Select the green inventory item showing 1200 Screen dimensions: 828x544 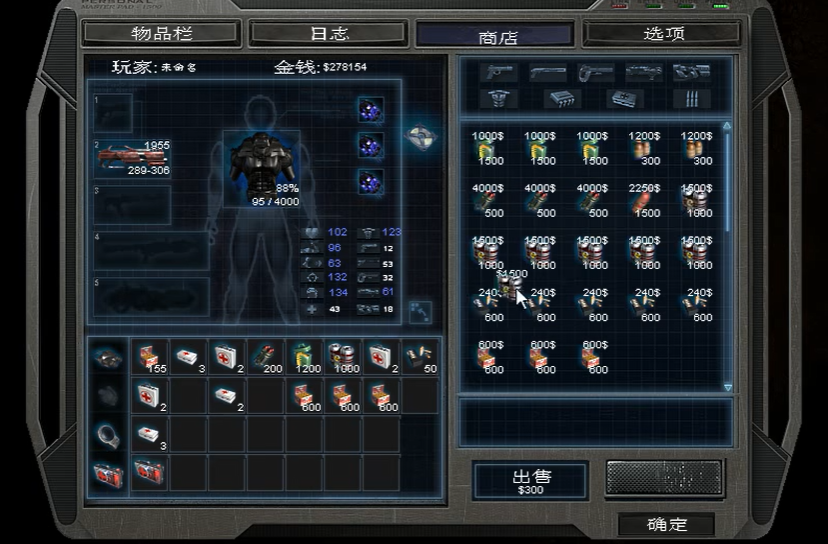coord(303,357)
